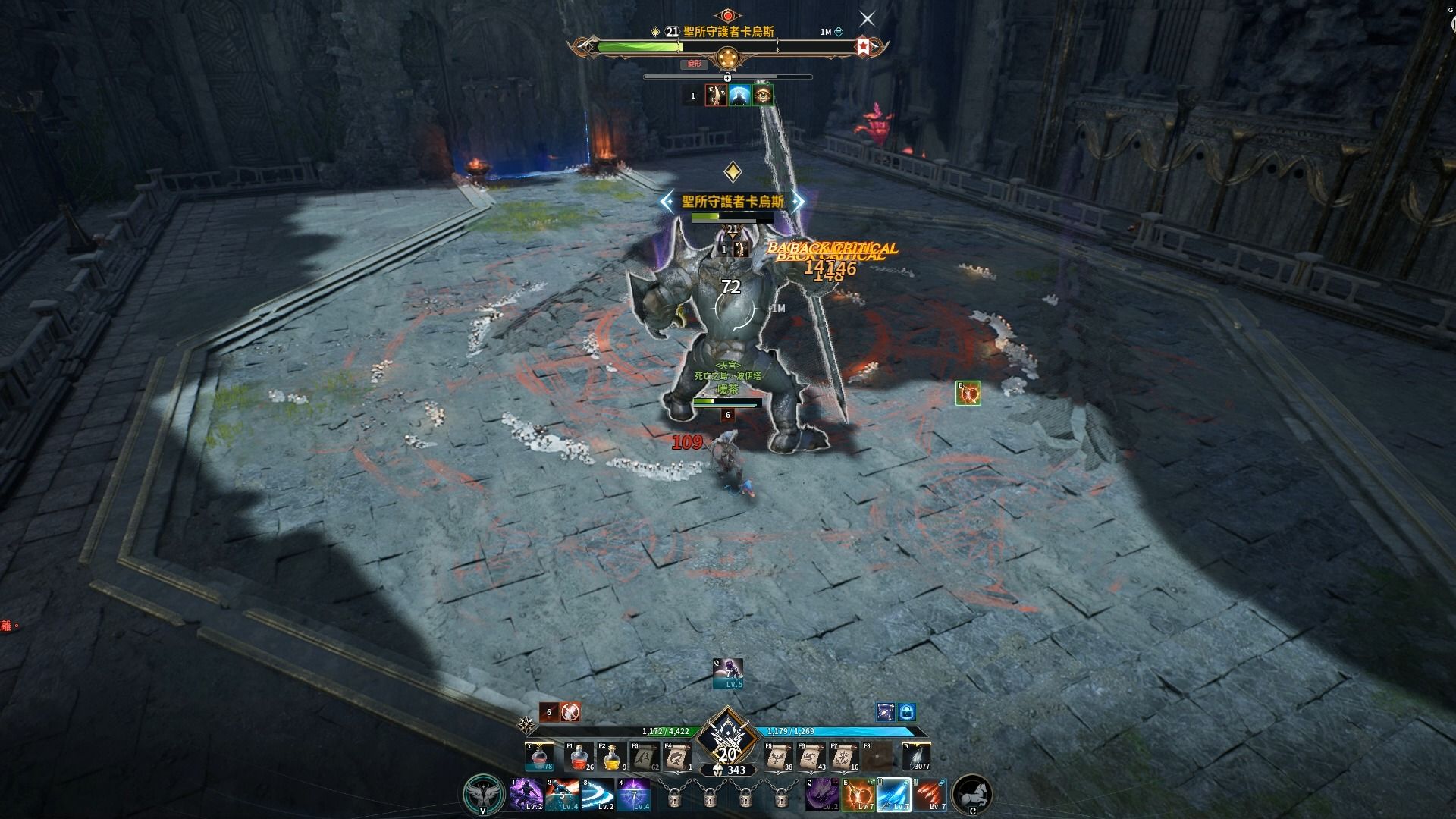The height and width of the screenshot is (819, 1456).
Task: Click the blue padlock status icon
Action: [907, 712]
